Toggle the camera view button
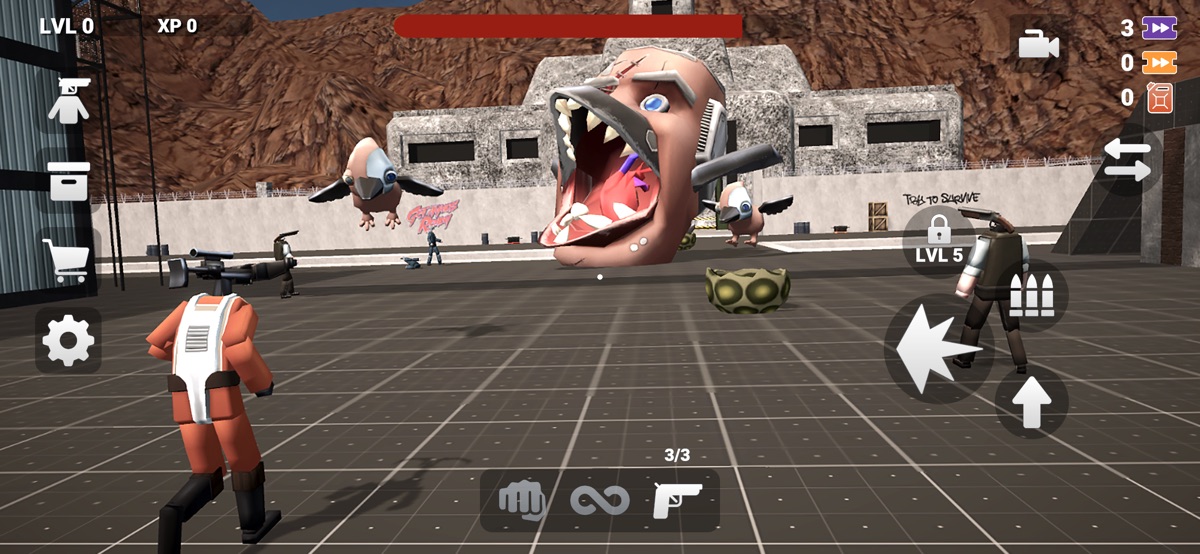 [x=1039, y=45]
